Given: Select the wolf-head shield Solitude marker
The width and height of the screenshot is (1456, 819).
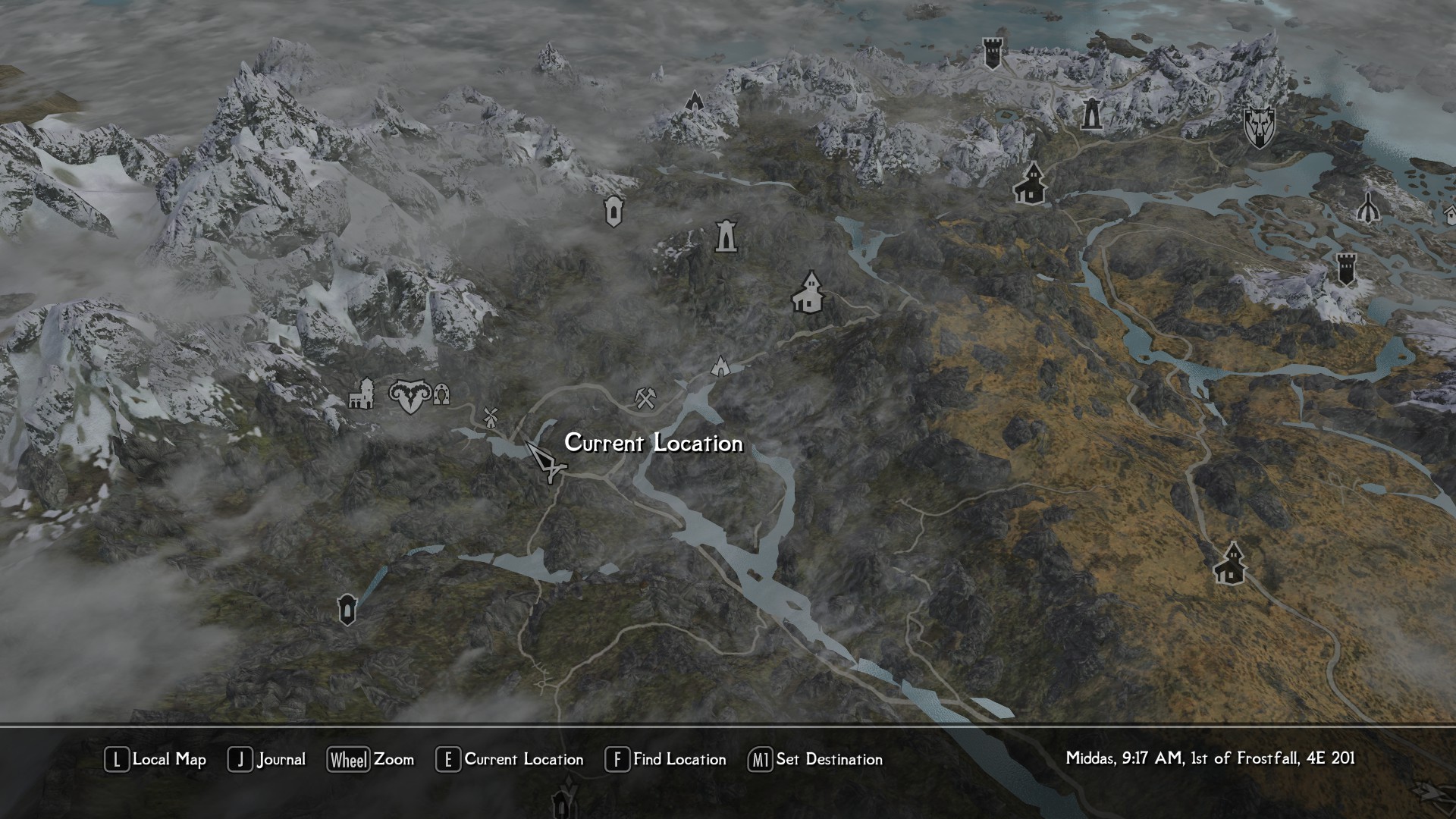Looking at the screenshot, I should (x=1259, y=127).
